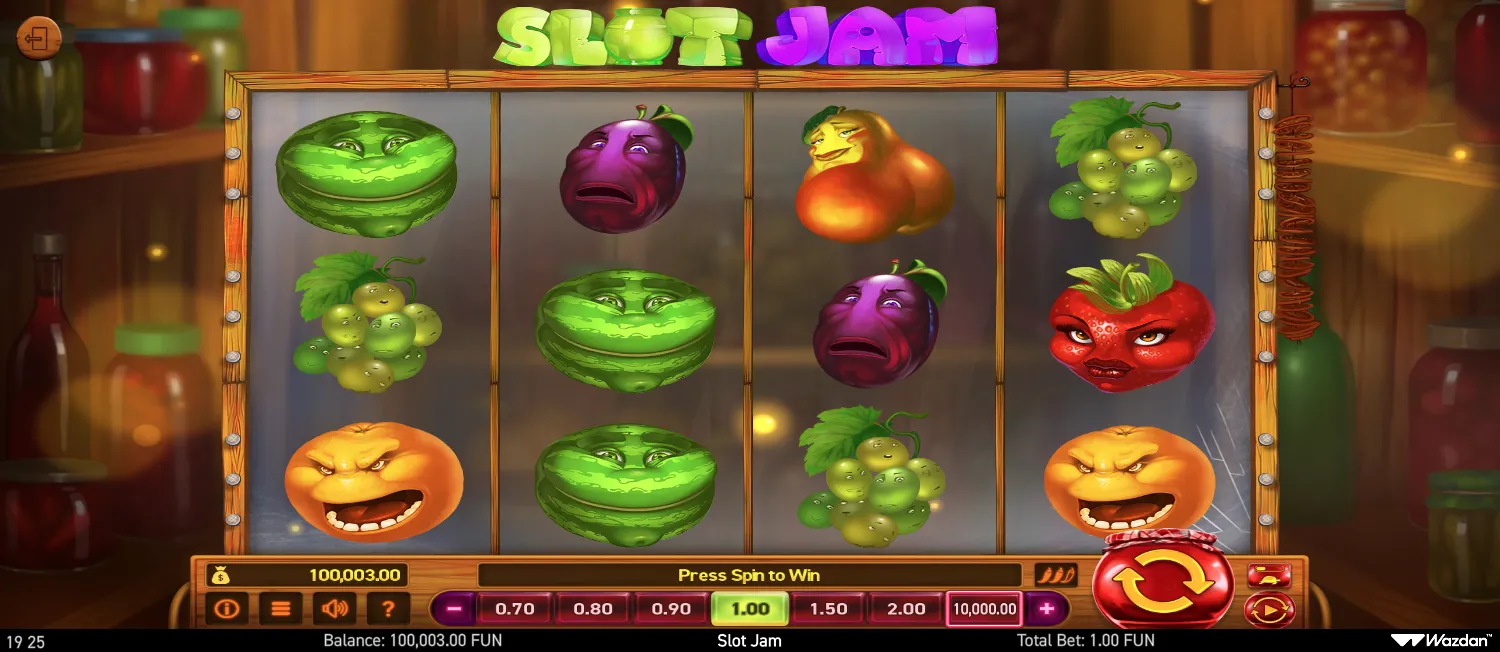The width and height of the screenshot is (1500, 652).
Task: Start autoplay with the round play button
Action: click(1269, 609)
